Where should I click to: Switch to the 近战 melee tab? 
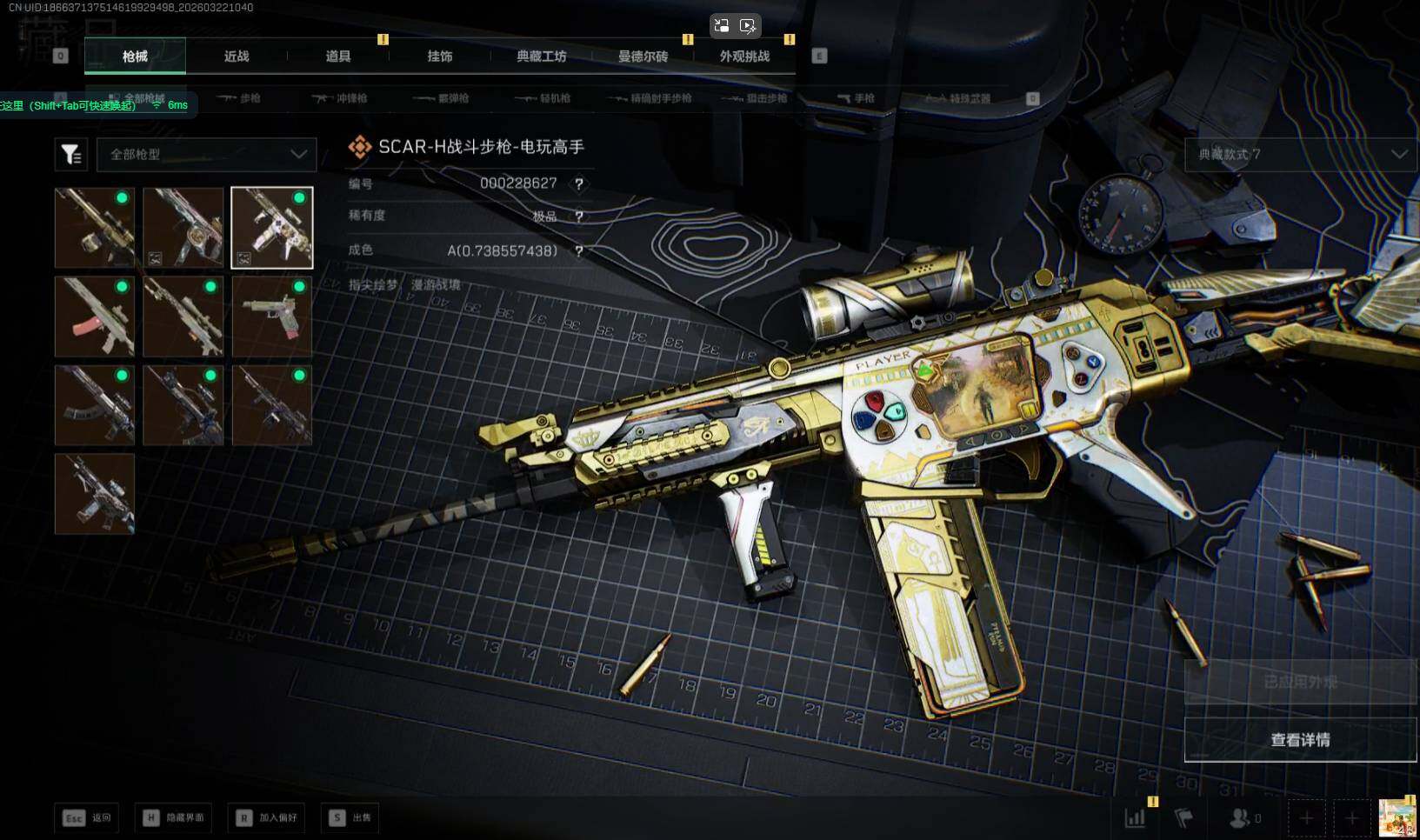[237, 57]
